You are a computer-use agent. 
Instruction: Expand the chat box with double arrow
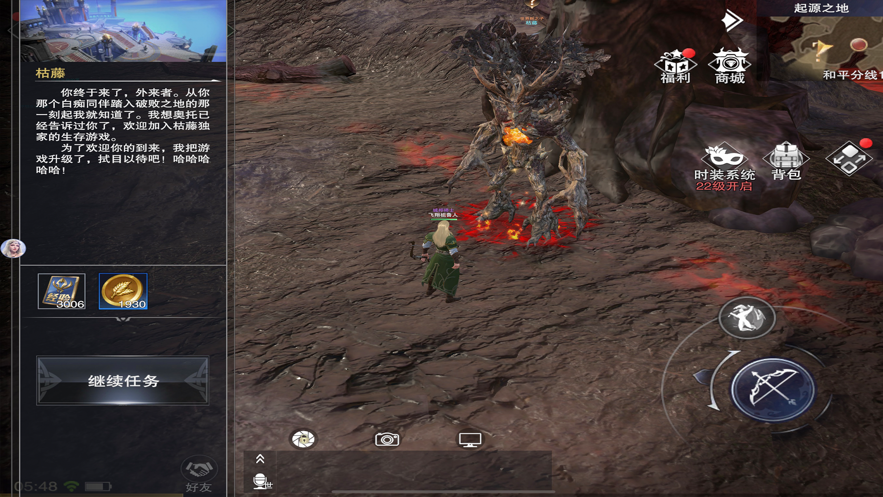(260, 459)
